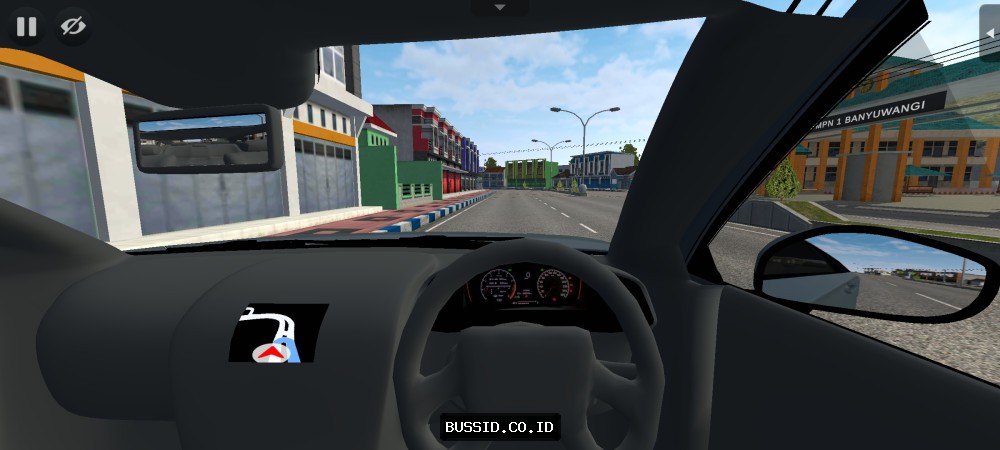Screen dimensions: 1000x450
Task: Expand the top center dropdown arrow
Action: tap(500, 7)
